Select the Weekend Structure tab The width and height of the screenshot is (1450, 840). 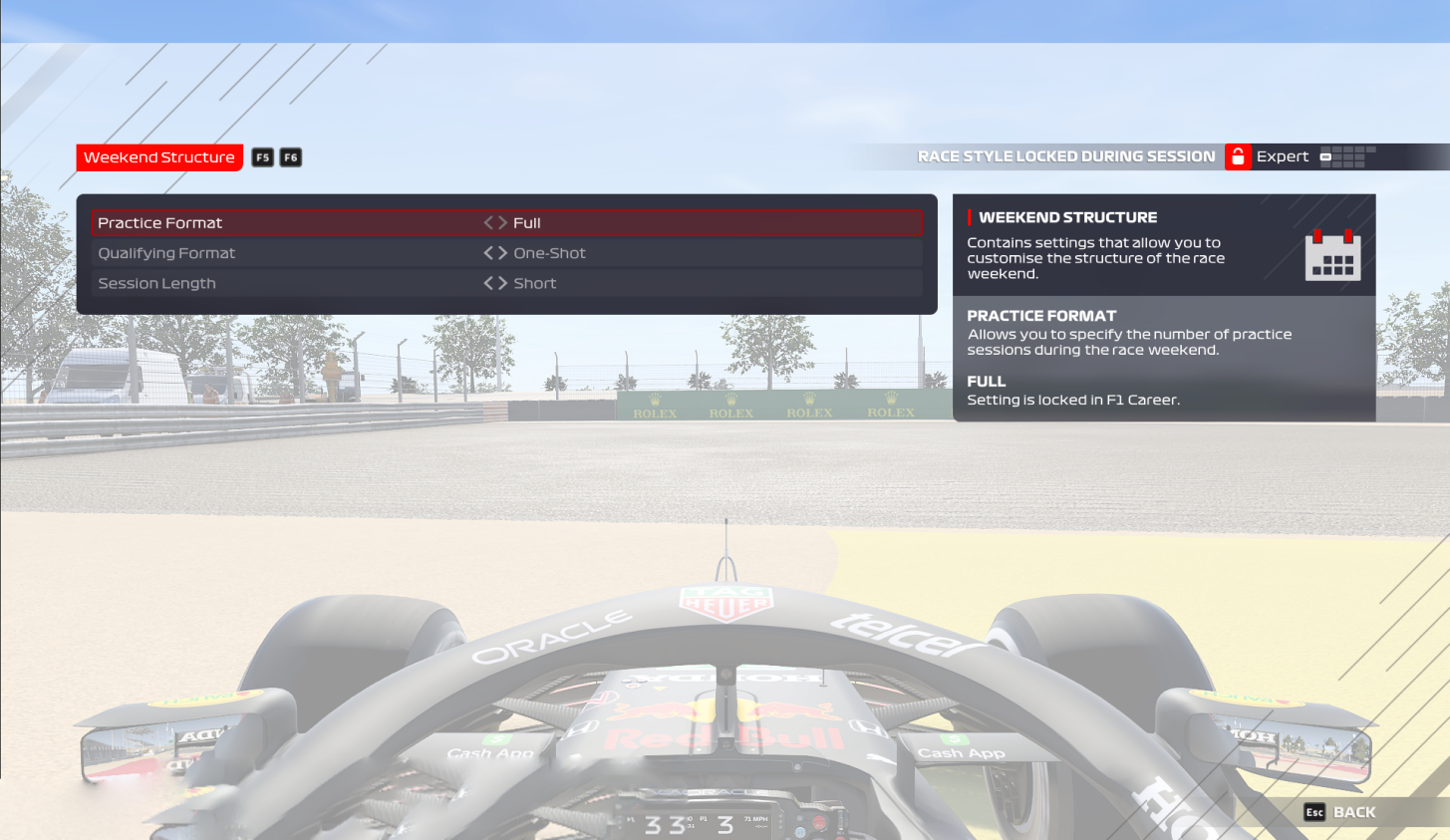click(x=159, y=156)
